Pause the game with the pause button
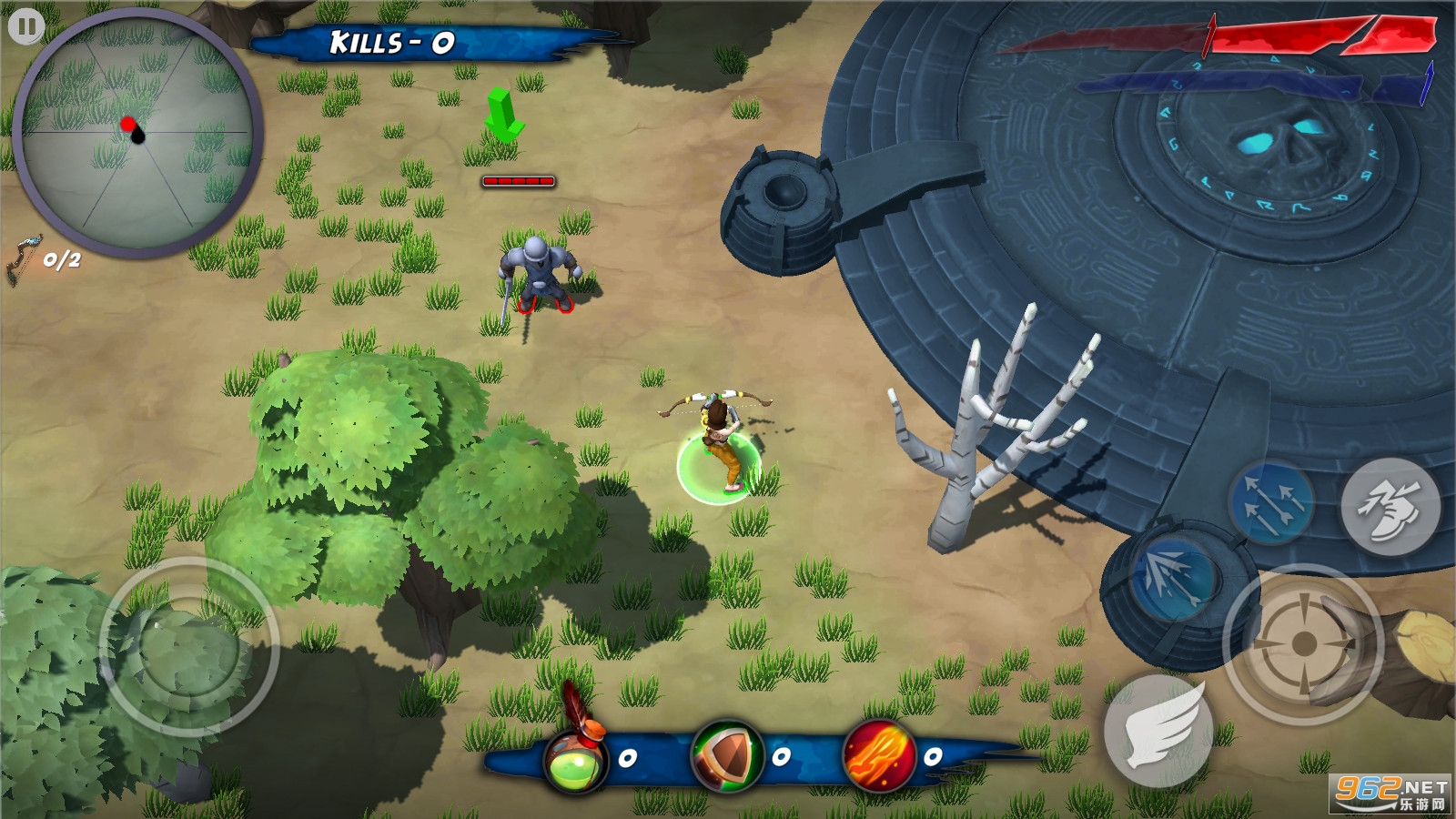This screenshot has height=819, width=1456. pos(26,26)
